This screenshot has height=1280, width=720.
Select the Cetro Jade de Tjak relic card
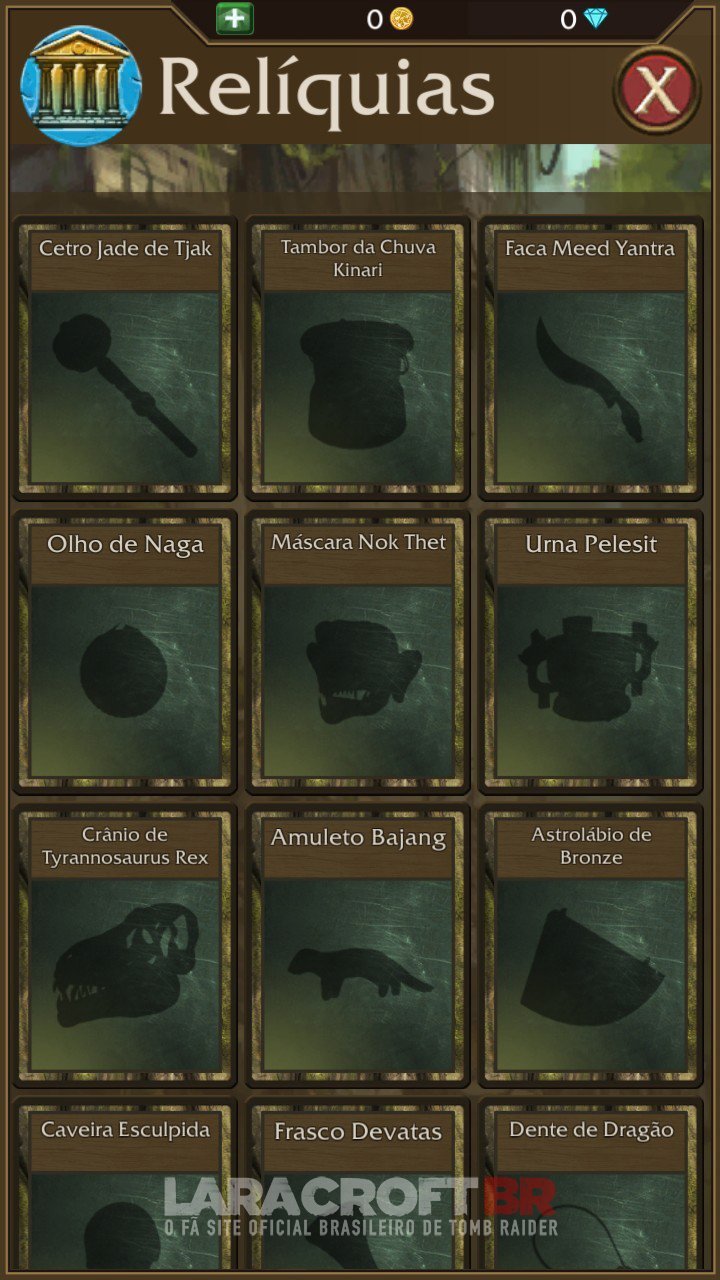(x=125, y=358)
